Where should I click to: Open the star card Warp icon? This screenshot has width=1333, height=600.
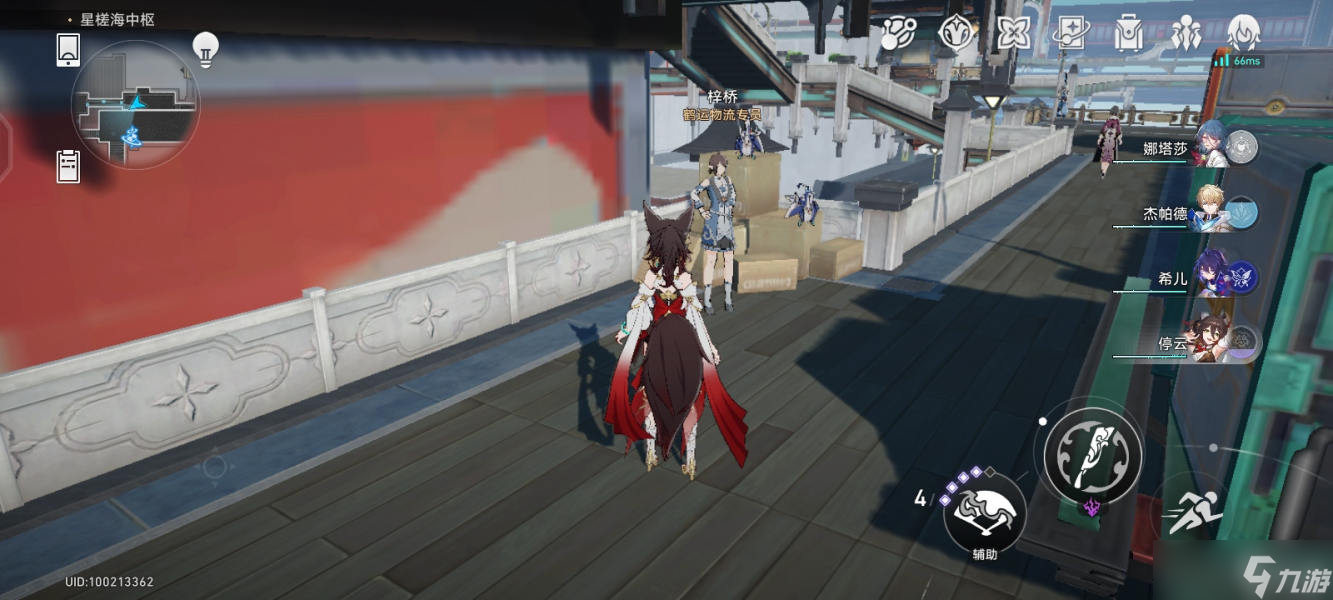click(x=1069, y=34)
